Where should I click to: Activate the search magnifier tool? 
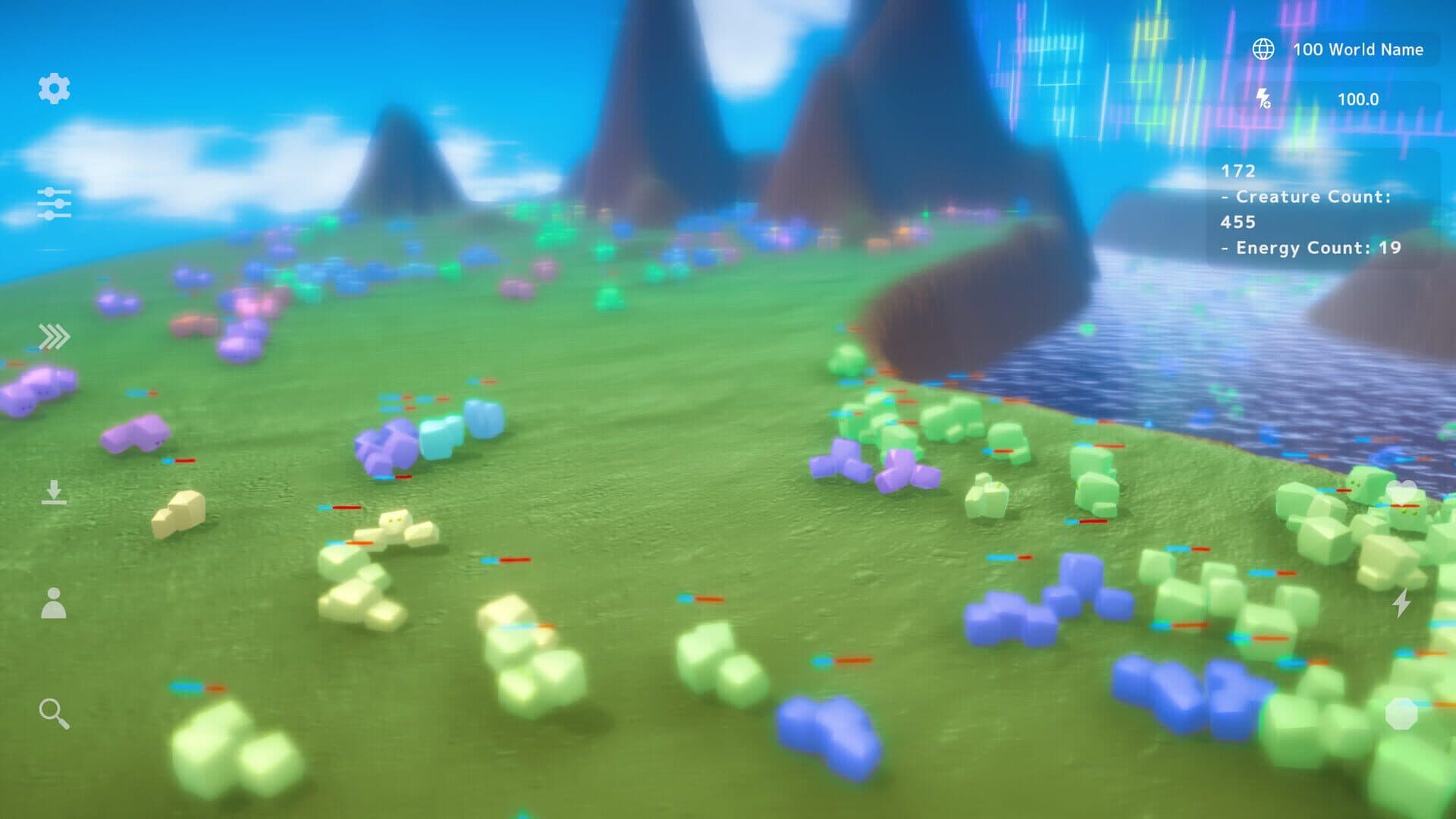pyautogui.click(x=53, y=713)
